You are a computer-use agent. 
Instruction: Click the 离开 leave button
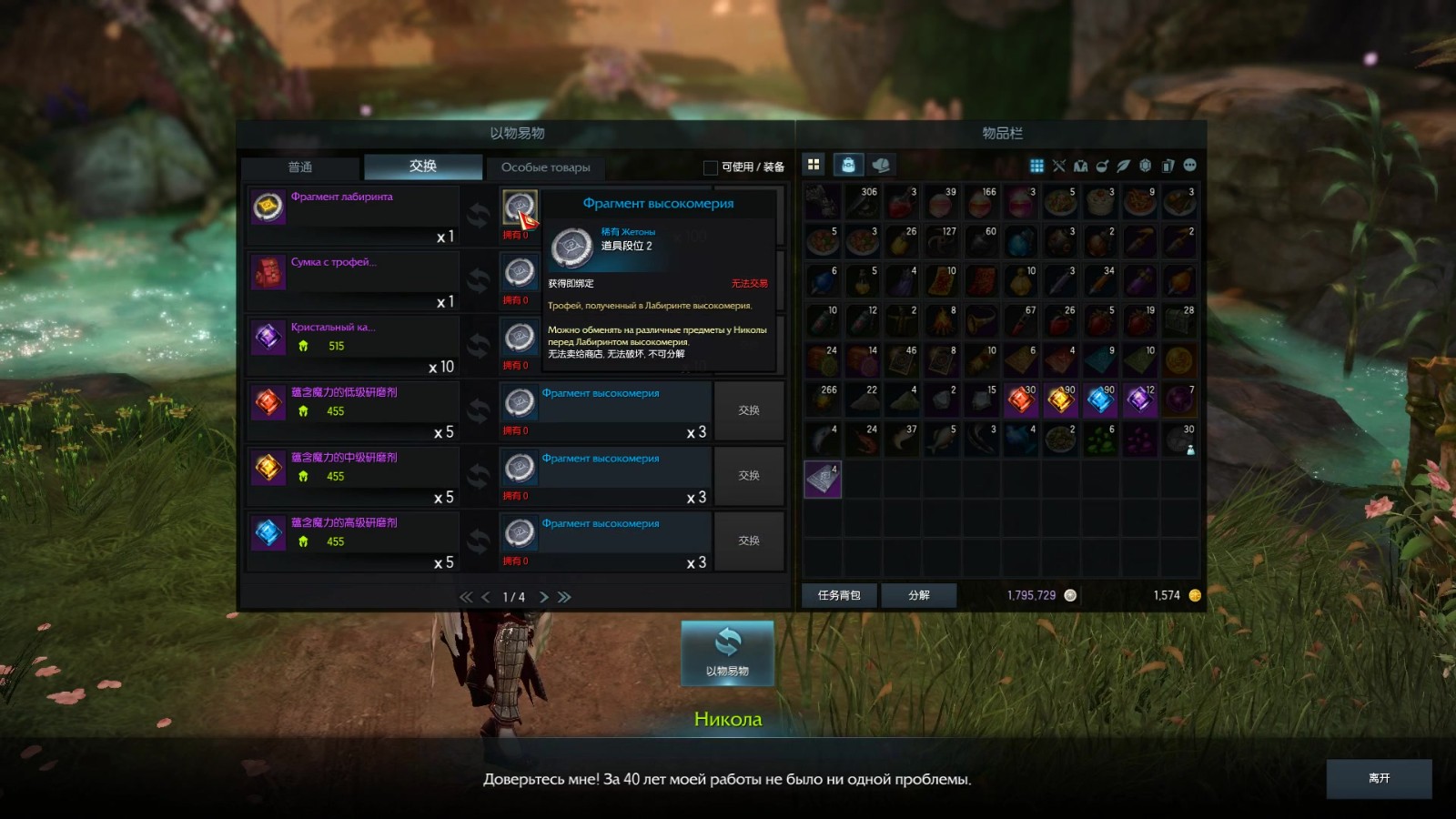pos(1379,779)
